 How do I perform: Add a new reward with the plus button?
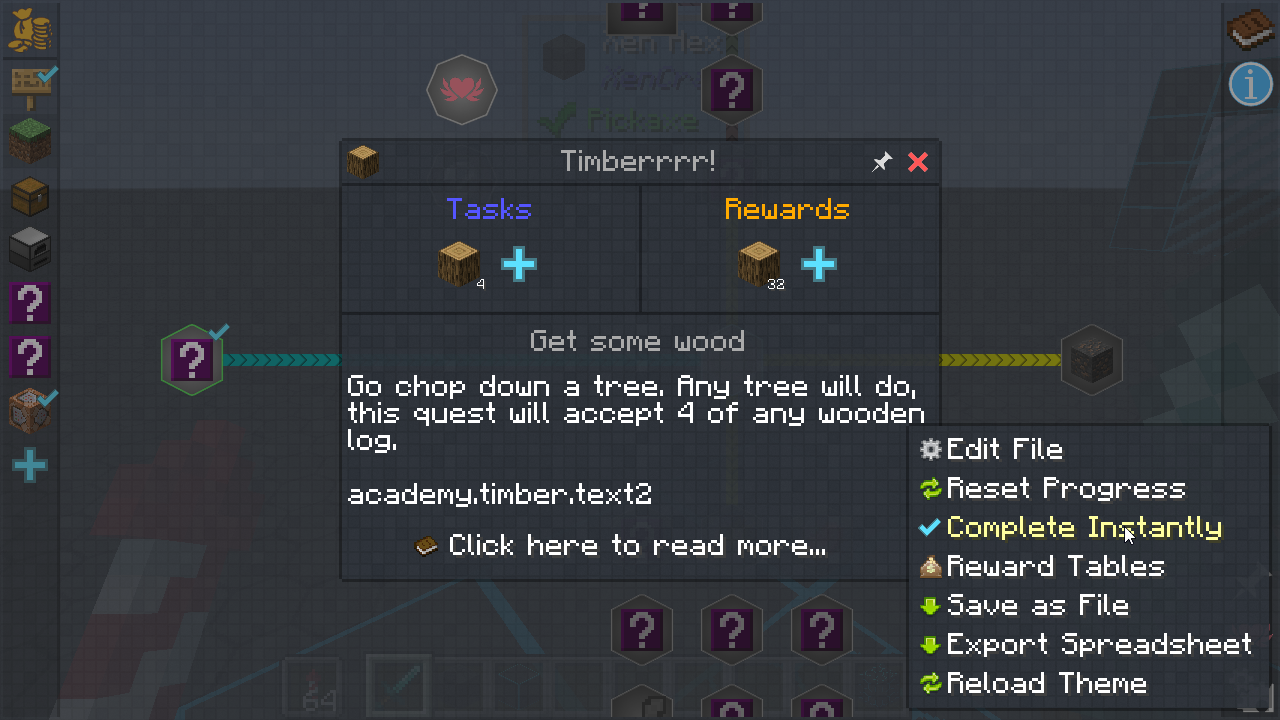coord(818,265)
